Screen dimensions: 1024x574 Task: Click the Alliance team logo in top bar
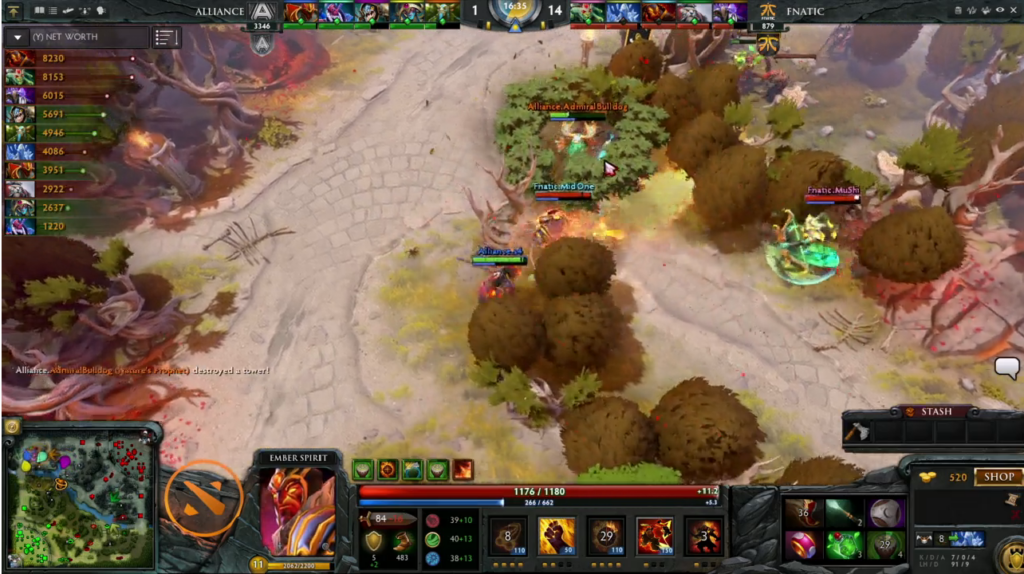tap(263, 12)
